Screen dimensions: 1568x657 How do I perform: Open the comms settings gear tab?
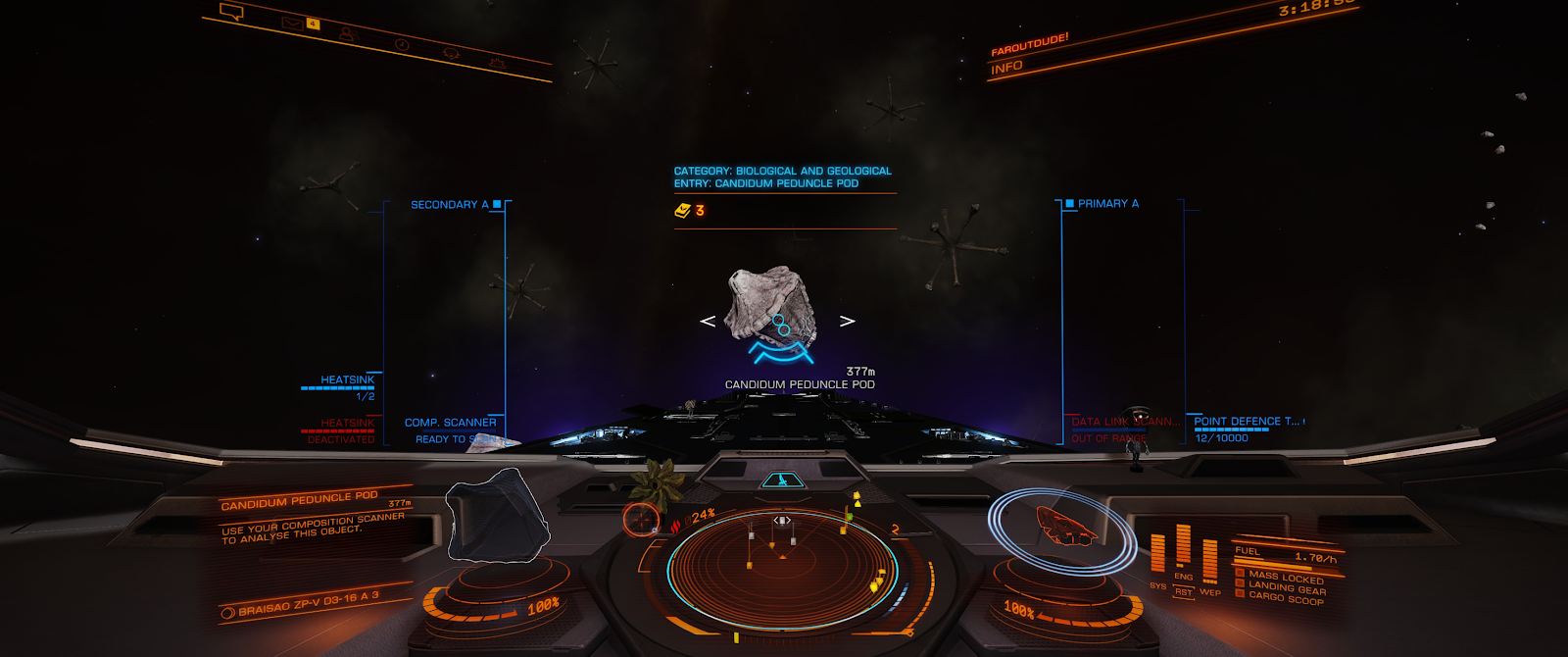coord(497,64)
